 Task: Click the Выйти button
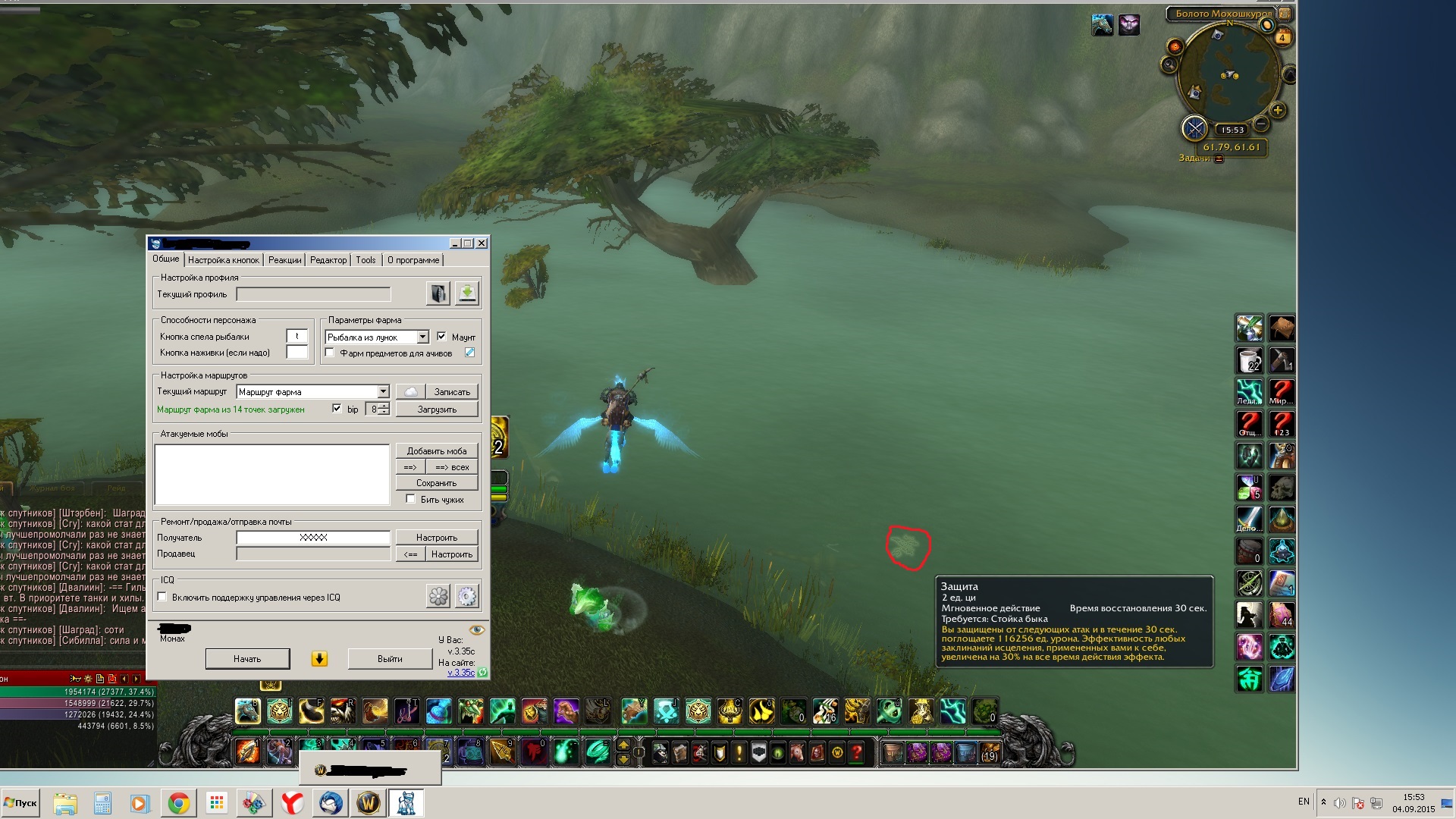pos(390,659)
